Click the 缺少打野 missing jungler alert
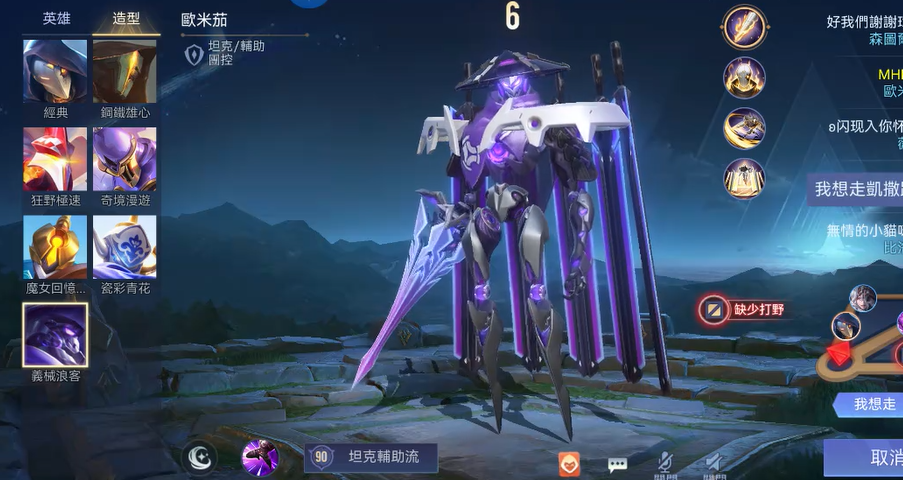This screenshot has height=480, width=903. click(741, 309)
